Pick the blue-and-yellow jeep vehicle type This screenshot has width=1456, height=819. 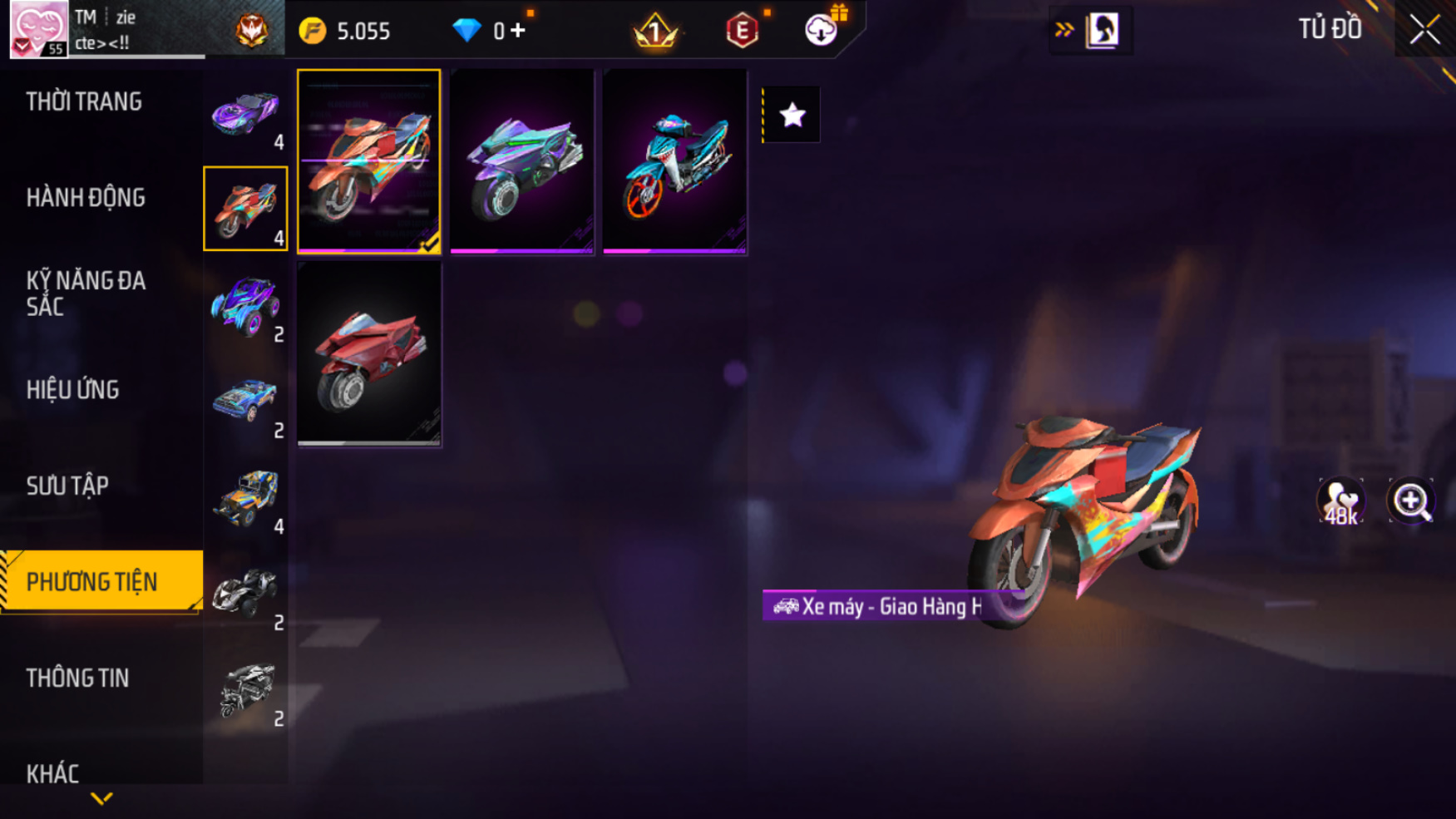245,498
